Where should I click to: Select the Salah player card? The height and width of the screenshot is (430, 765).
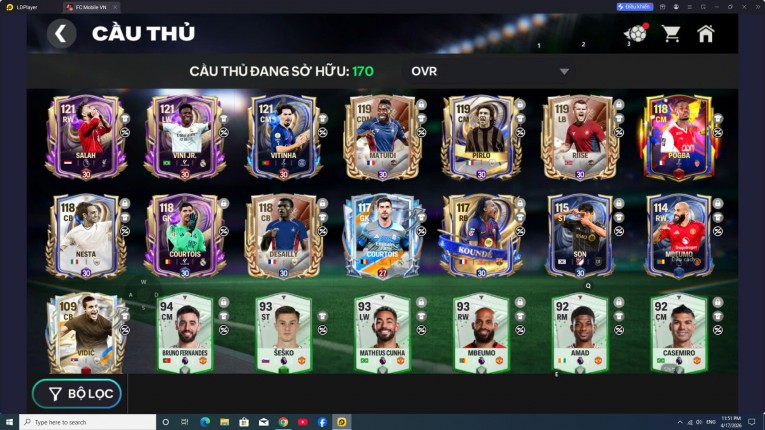tap(84, 138)
